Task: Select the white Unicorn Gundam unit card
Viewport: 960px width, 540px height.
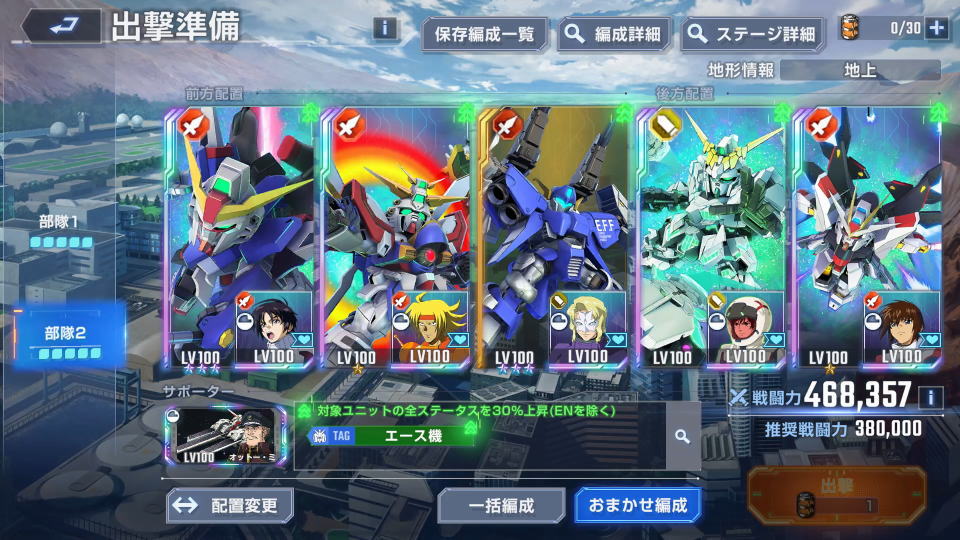Action: pos(710,238)
